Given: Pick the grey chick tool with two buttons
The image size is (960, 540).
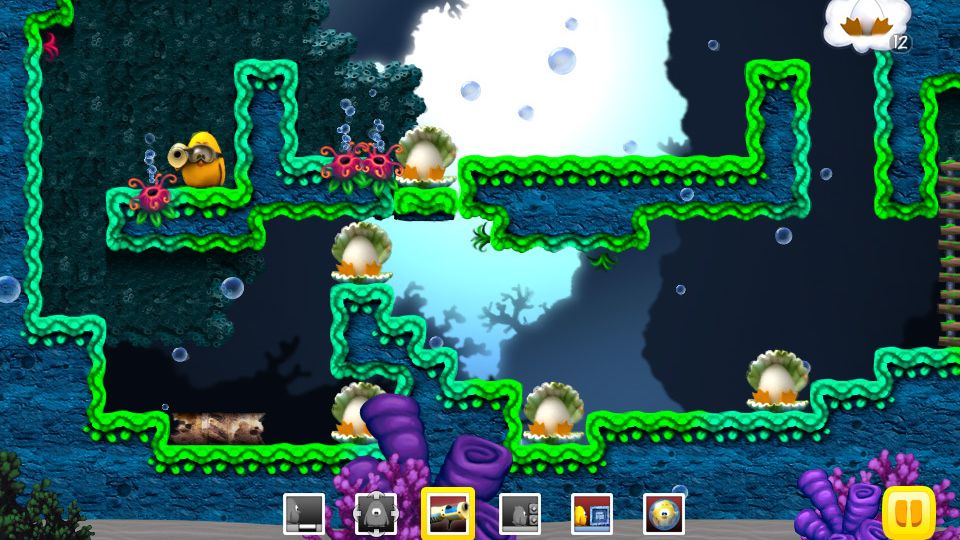Looking at the screenshot, I should point(520,514).
